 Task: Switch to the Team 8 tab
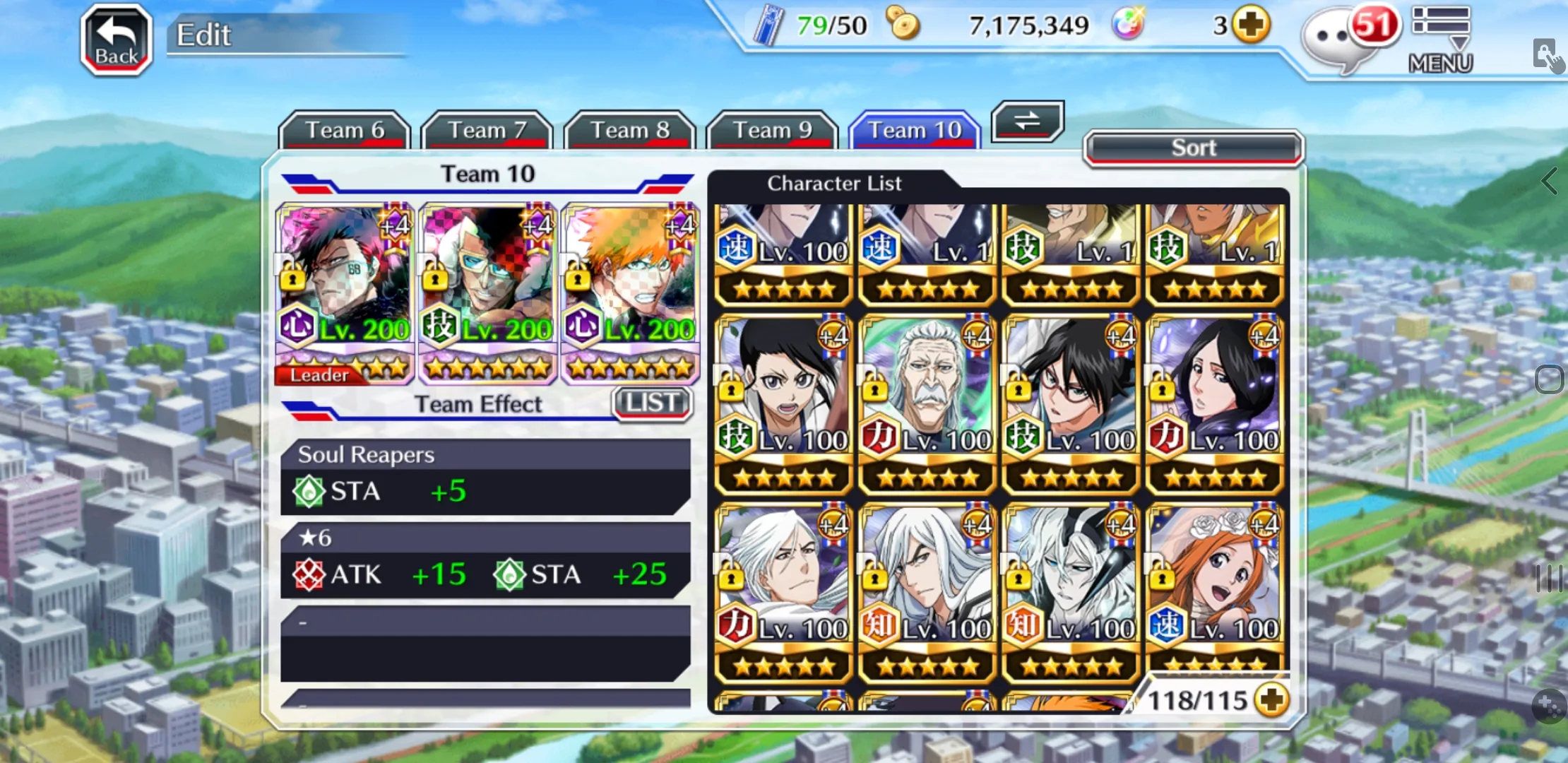tap(629, 130)
